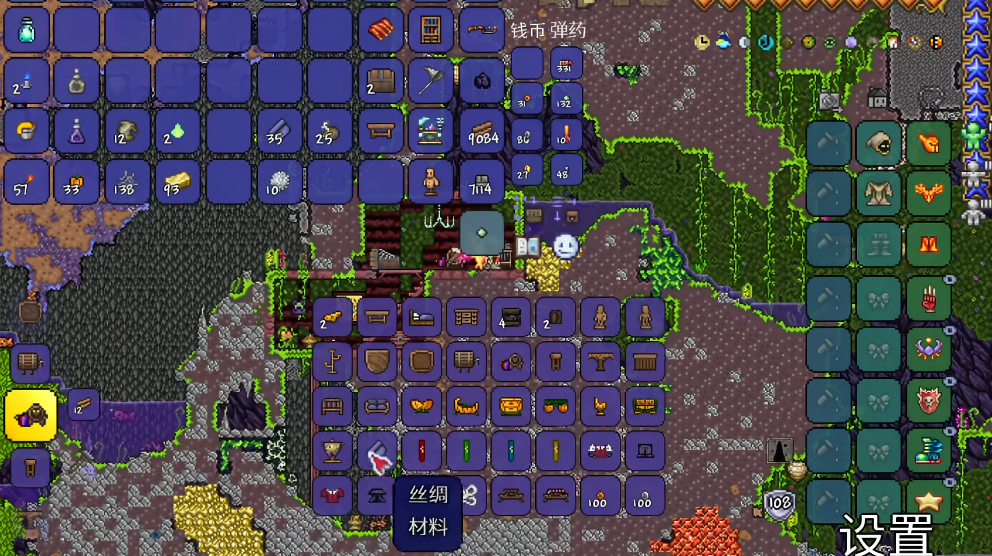This screenshot has height=556, width=992.
Task: Select the silk recipe in crafting grid
Action: 377,451
